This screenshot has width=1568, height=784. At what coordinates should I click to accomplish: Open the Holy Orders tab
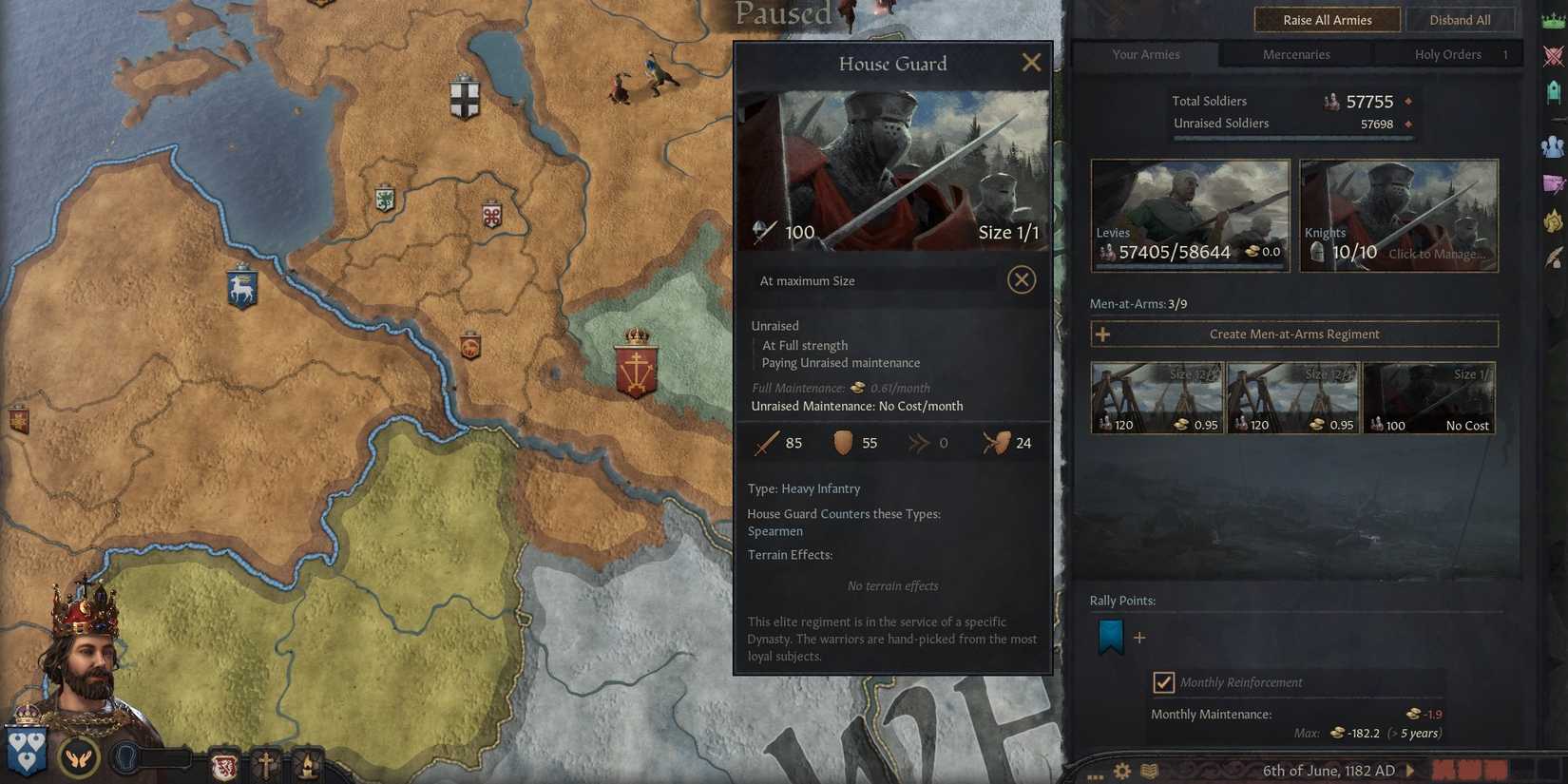click(1448, 54)
